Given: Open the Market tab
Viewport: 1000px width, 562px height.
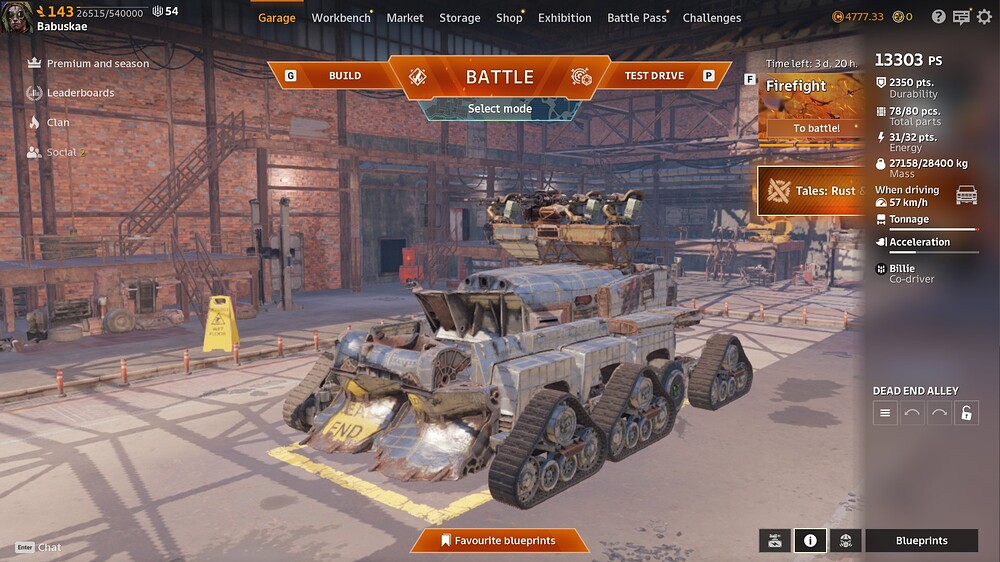Looking at the screenshot, I should pyautogui.click(x=405, y=18).
